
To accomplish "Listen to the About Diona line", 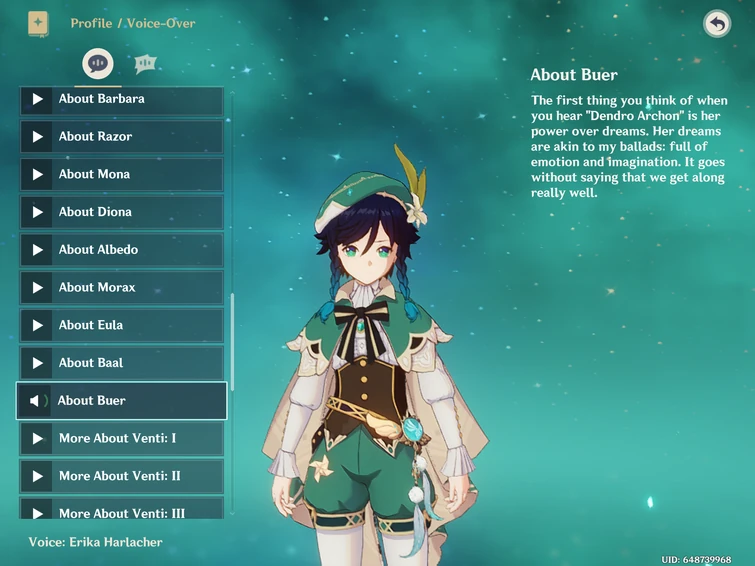I will (121, 212).
